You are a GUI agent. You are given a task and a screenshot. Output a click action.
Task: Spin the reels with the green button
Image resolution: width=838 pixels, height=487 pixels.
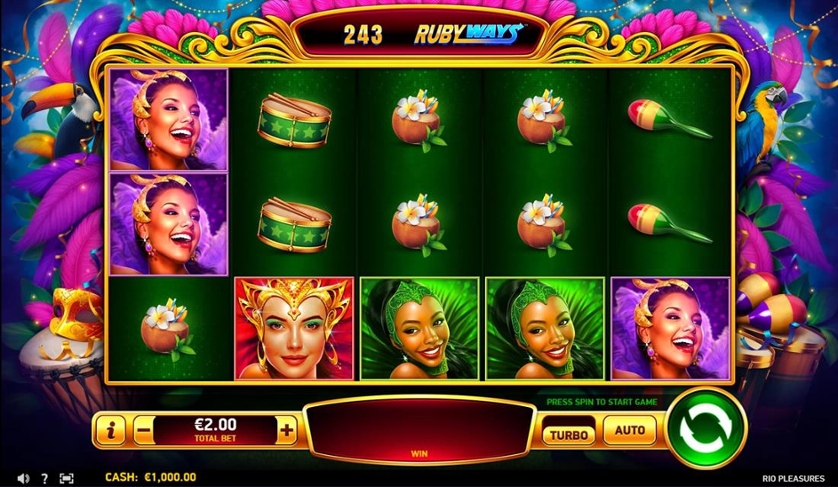(706, 431)
